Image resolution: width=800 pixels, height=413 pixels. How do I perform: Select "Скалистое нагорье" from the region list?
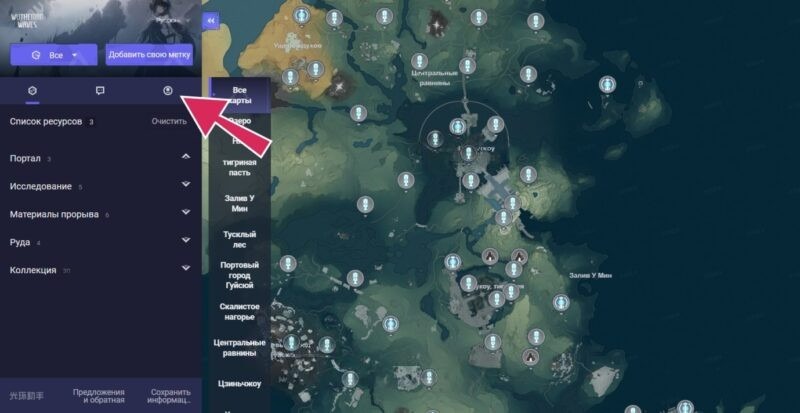[x=240, y=311]
